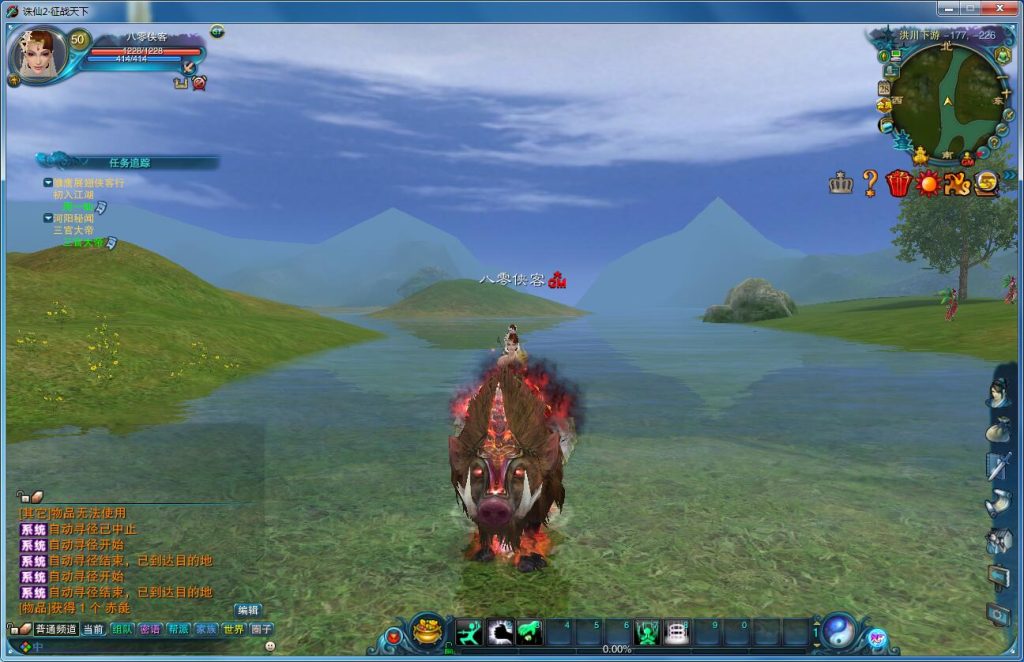
Task: Activate the green running figure skill
Action: 469,633
